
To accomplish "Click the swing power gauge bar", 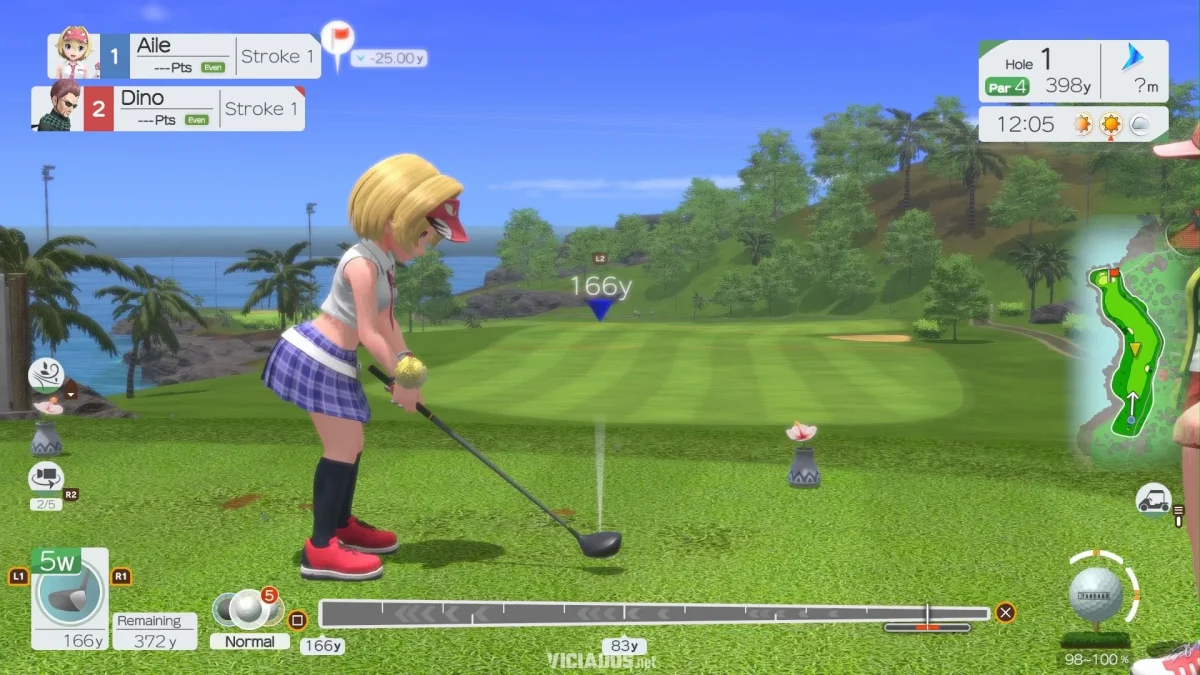I will coord(654,613).
